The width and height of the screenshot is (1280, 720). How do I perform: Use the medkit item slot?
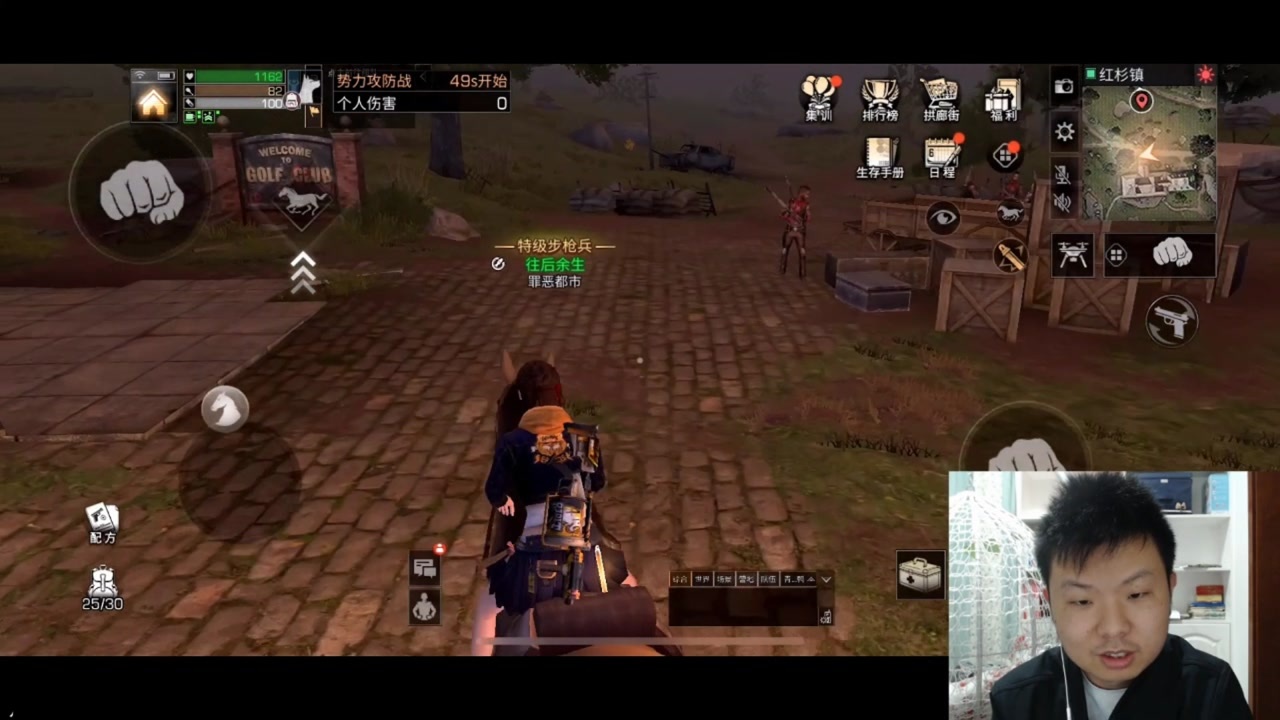tap(920, 575)
